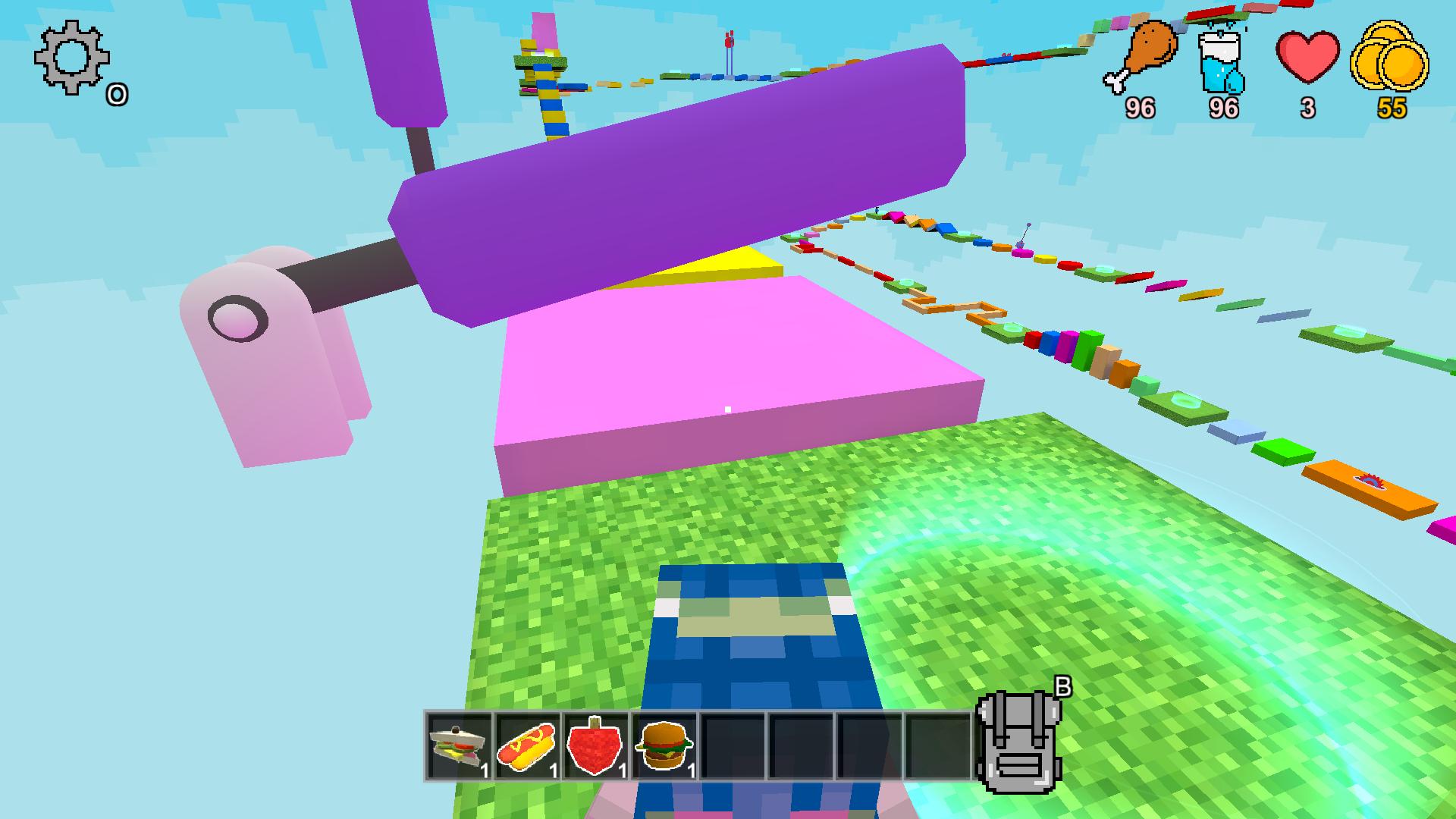The width and height of the screenshot is (1456, 819).
Task: Click the hunger value showing 96
Action: click(1140, 108)
